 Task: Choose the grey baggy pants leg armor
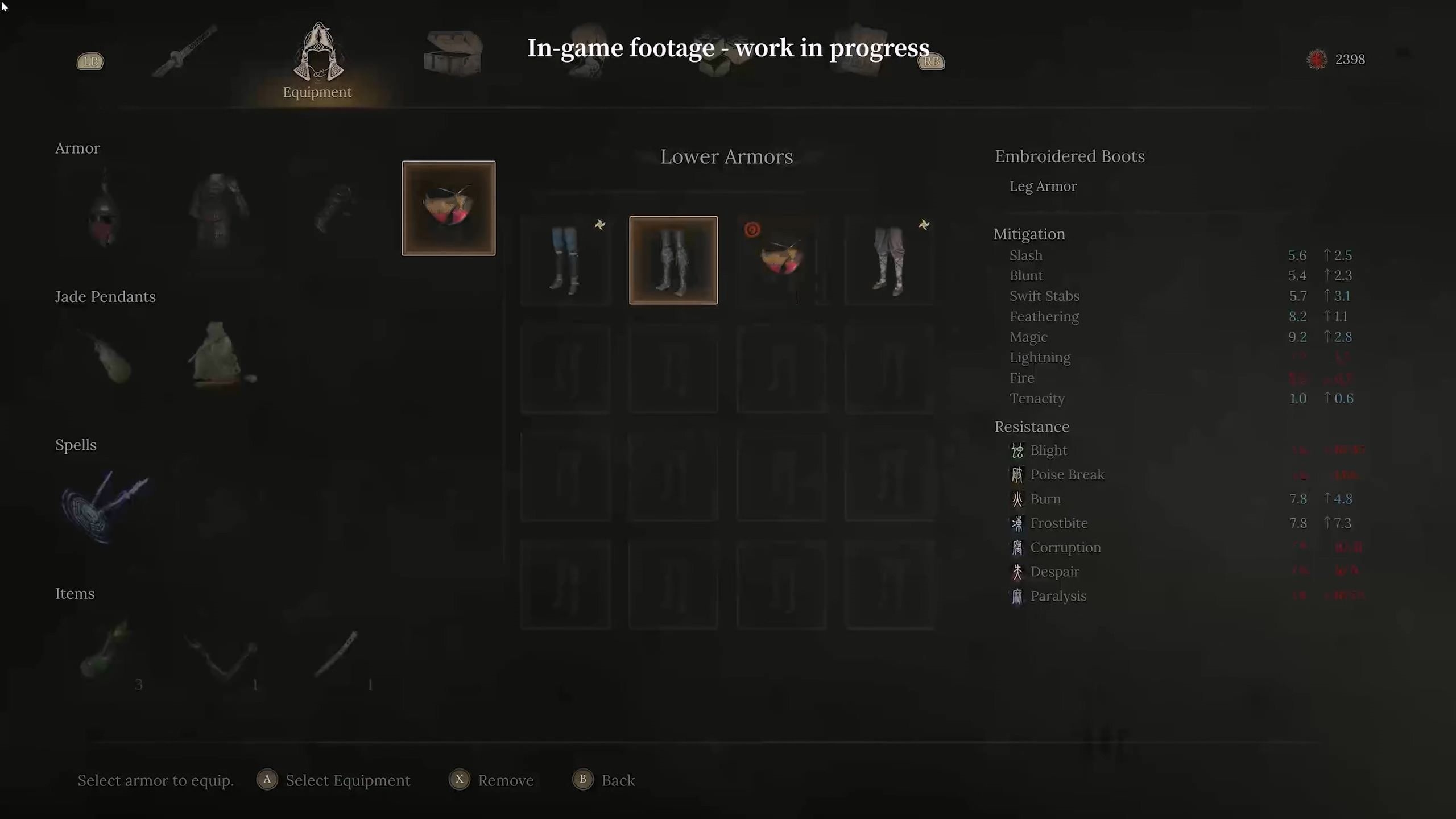tap(890, 260)
